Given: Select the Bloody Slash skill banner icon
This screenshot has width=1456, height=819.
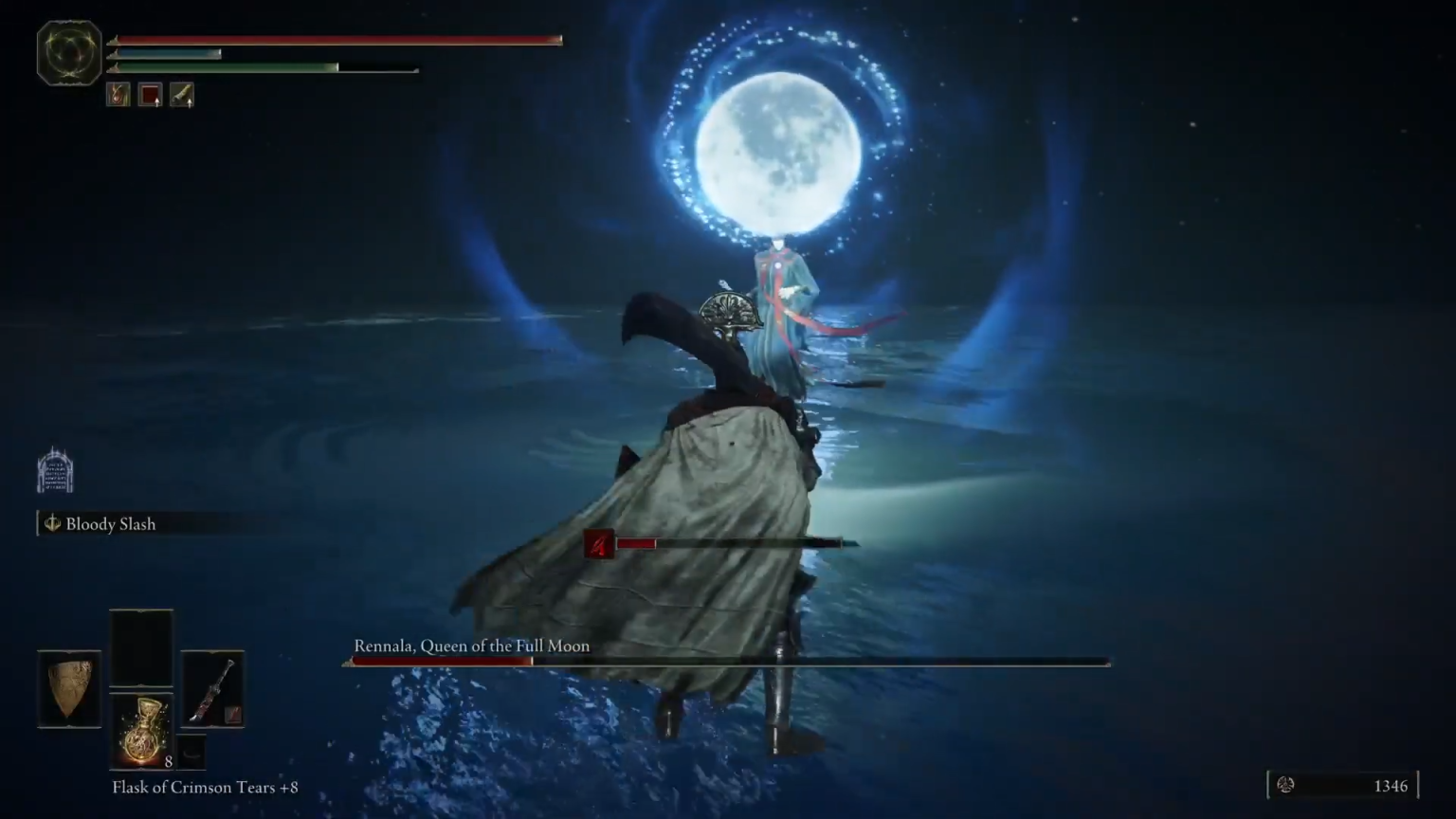Looking at the screenshot, I should click(53, 523).
